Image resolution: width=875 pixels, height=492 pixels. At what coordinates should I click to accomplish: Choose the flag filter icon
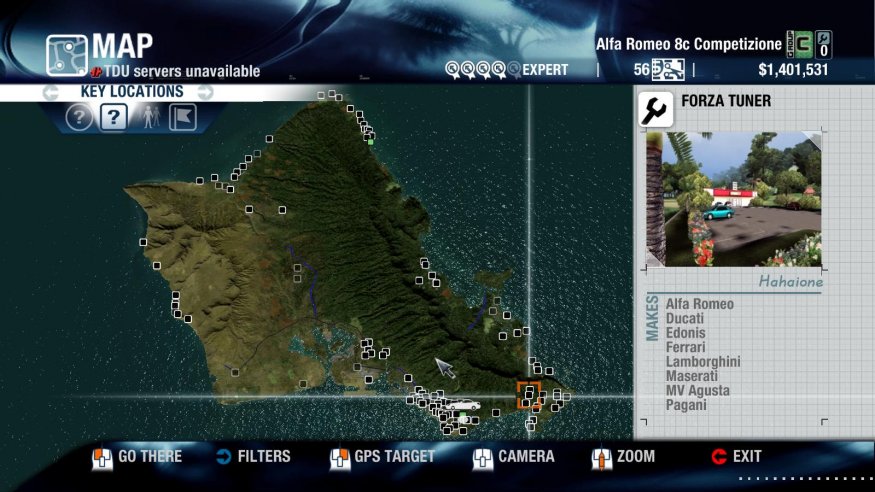(182, 118)
